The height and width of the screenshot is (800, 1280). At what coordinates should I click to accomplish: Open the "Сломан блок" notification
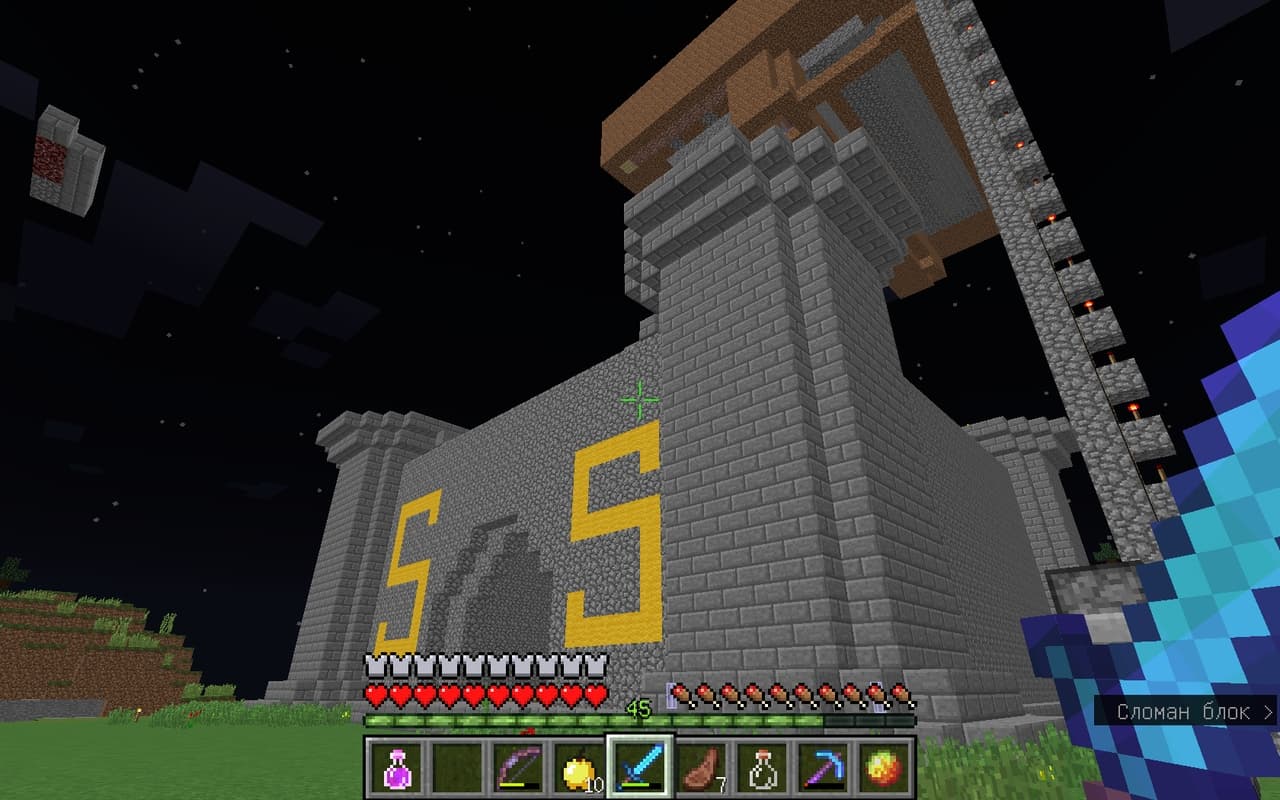pos(1188,712)
